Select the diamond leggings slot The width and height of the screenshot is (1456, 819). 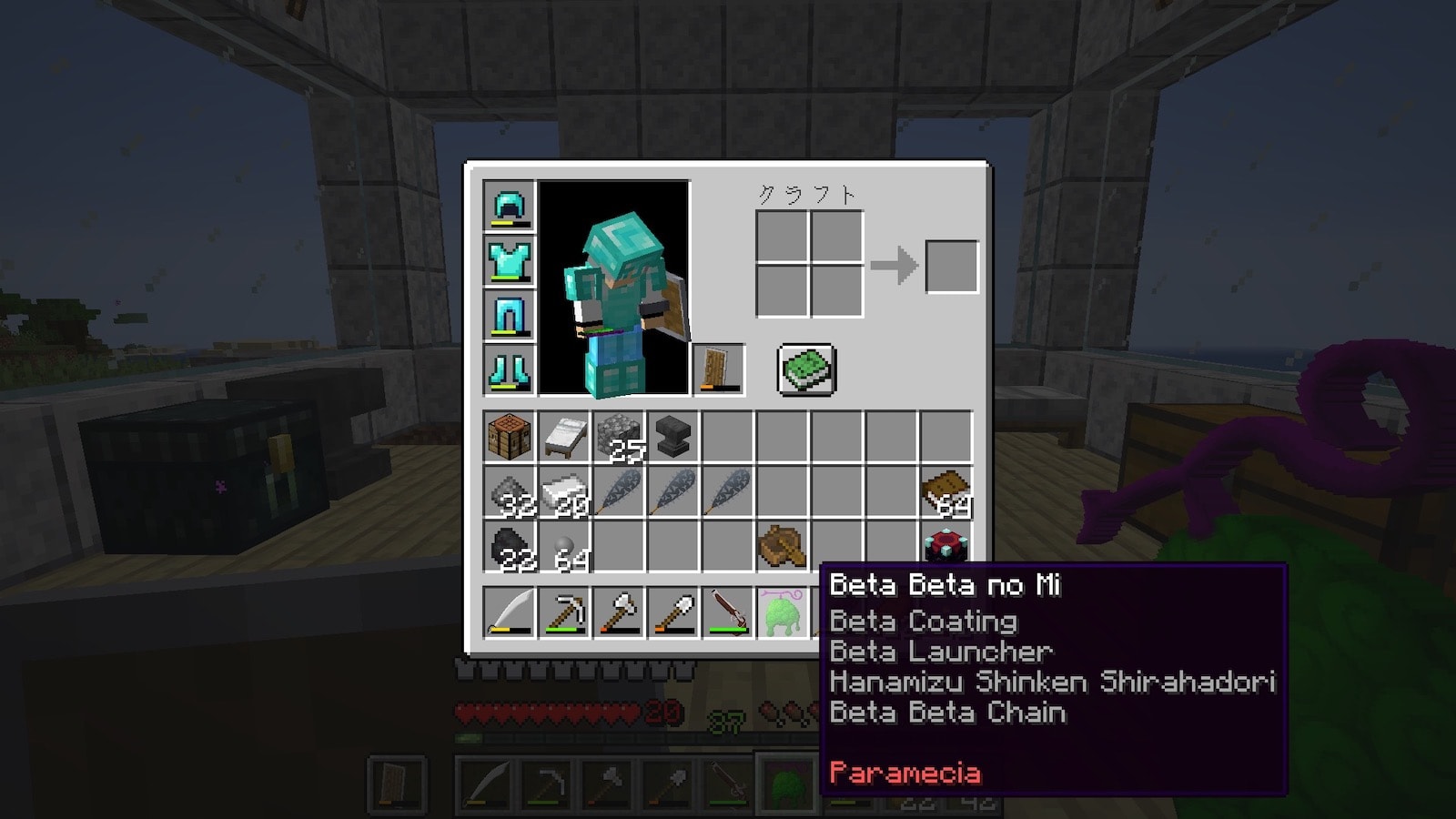[x=510, y=315]
